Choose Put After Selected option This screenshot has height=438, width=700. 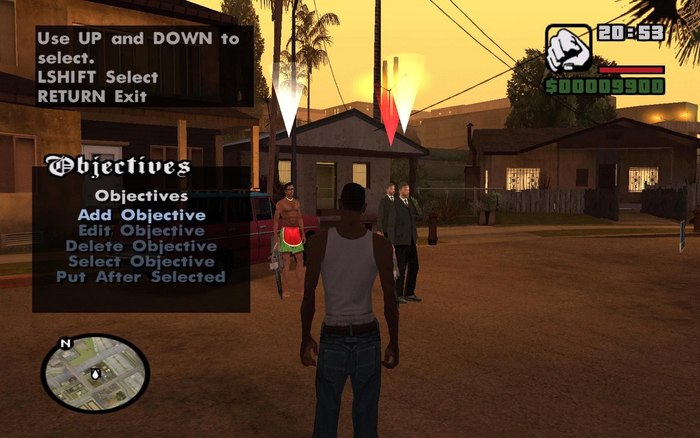[x=141, y=277]
